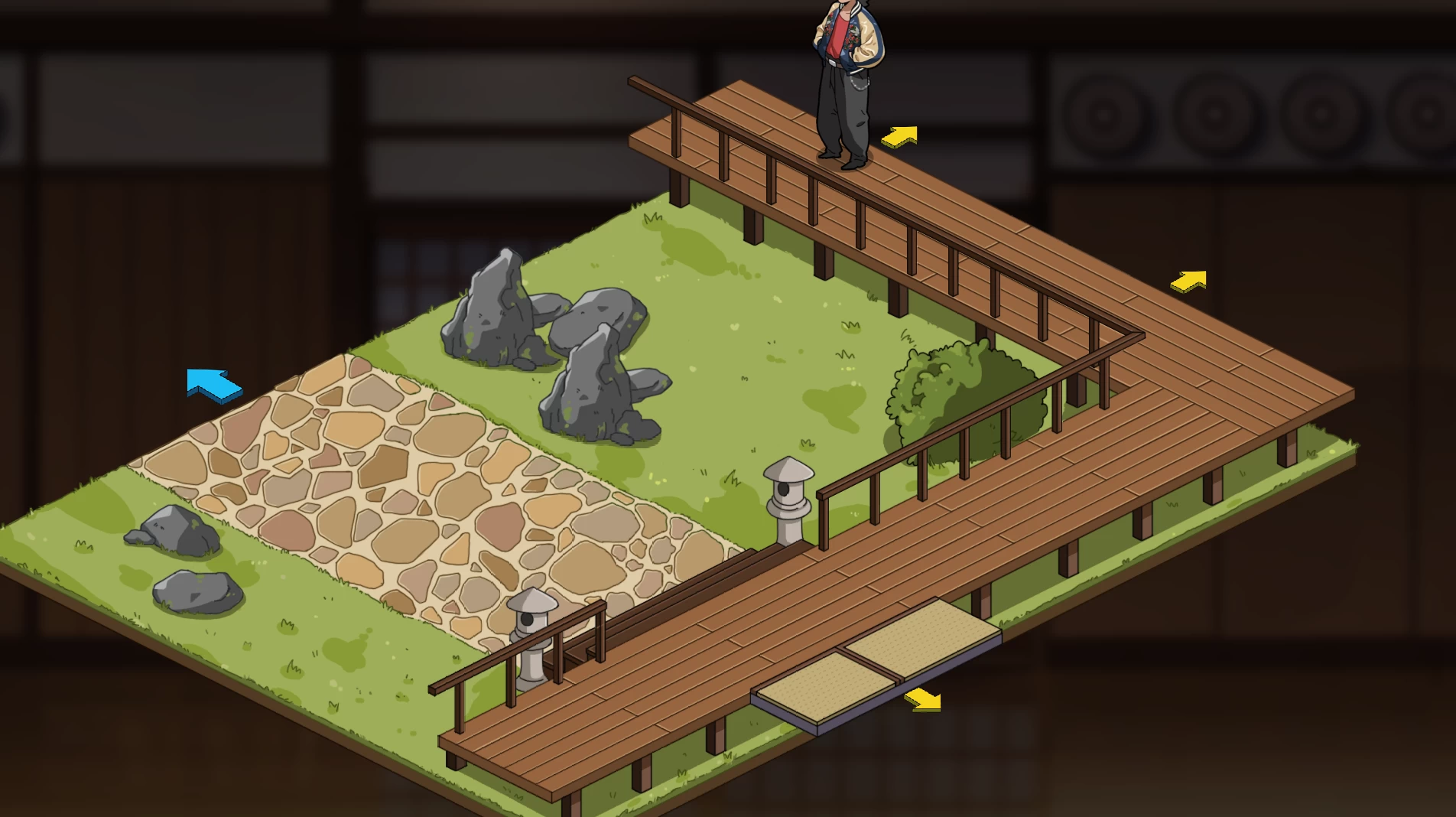The height and width of the screenshot is (817, 1456).
Task: Follow the yellow arrow beside the standing character
Action: coord(900,137)
